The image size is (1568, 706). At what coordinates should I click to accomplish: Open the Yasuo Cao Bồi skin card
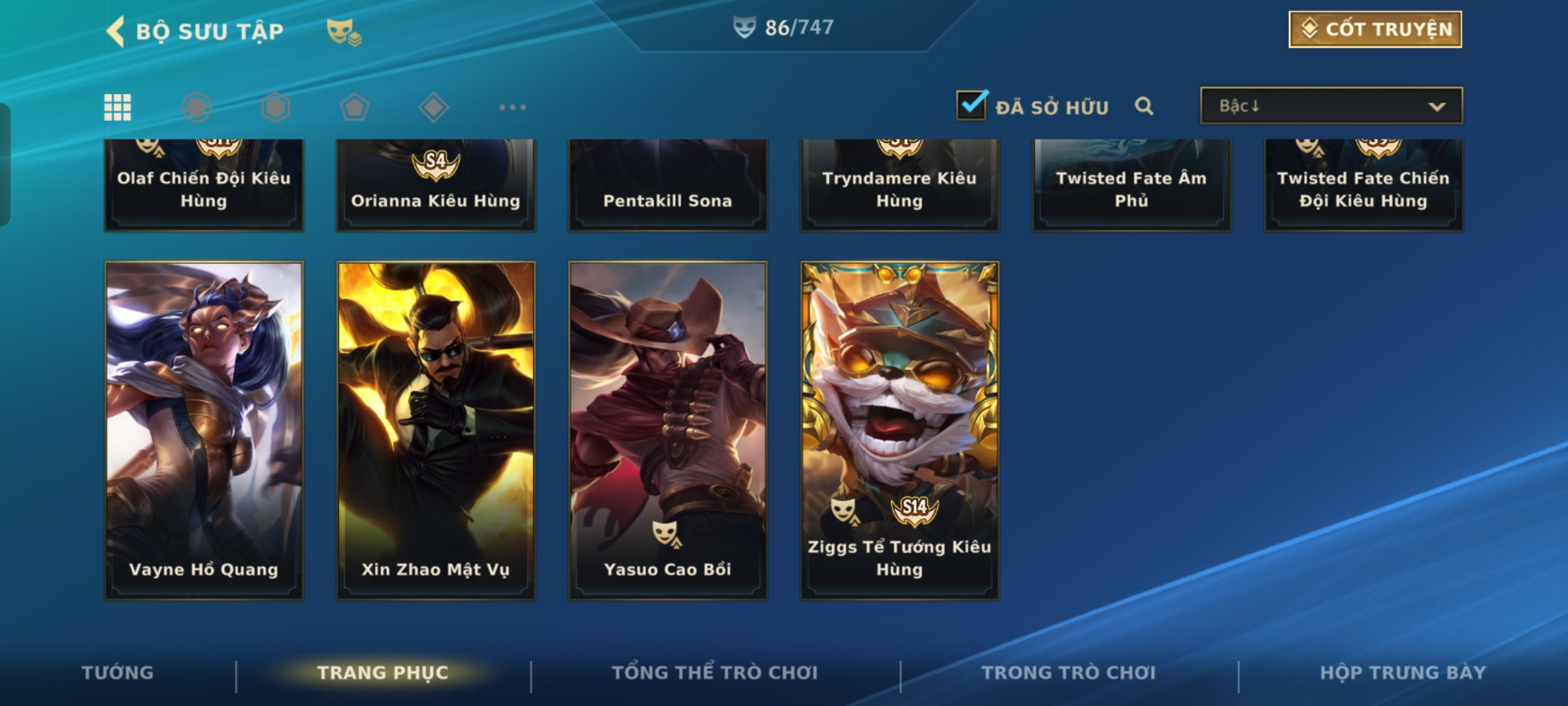point(668,430)
